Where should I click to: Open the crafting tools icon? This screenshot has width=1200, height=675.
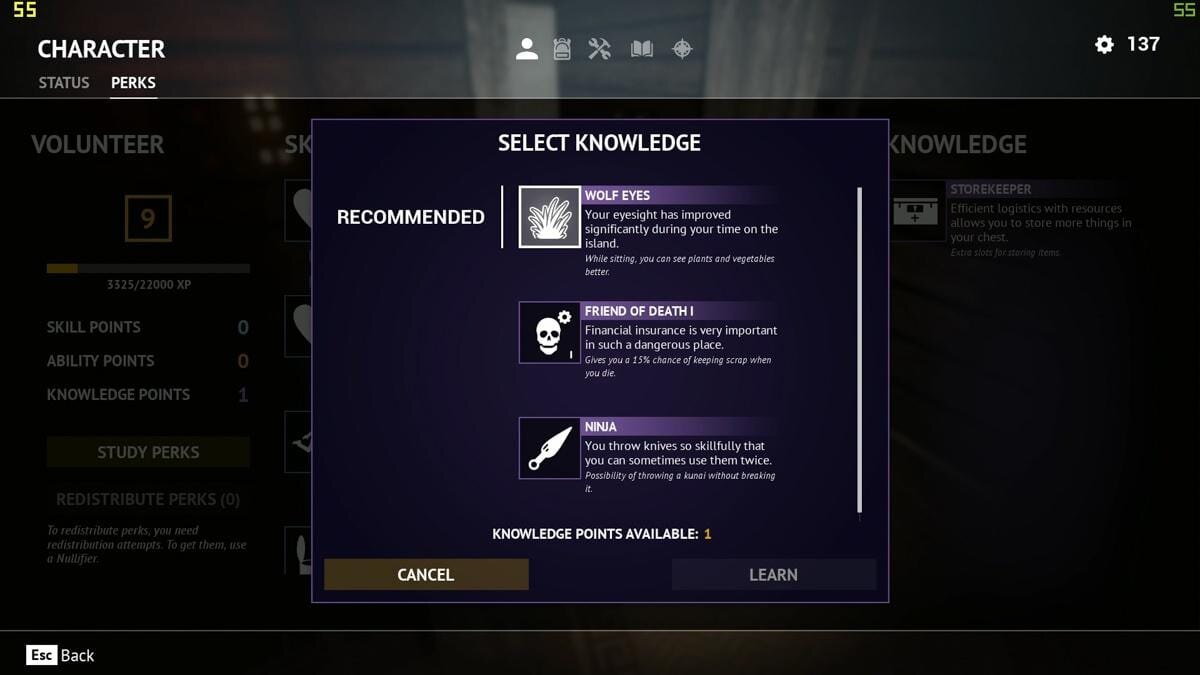(600, 49)
